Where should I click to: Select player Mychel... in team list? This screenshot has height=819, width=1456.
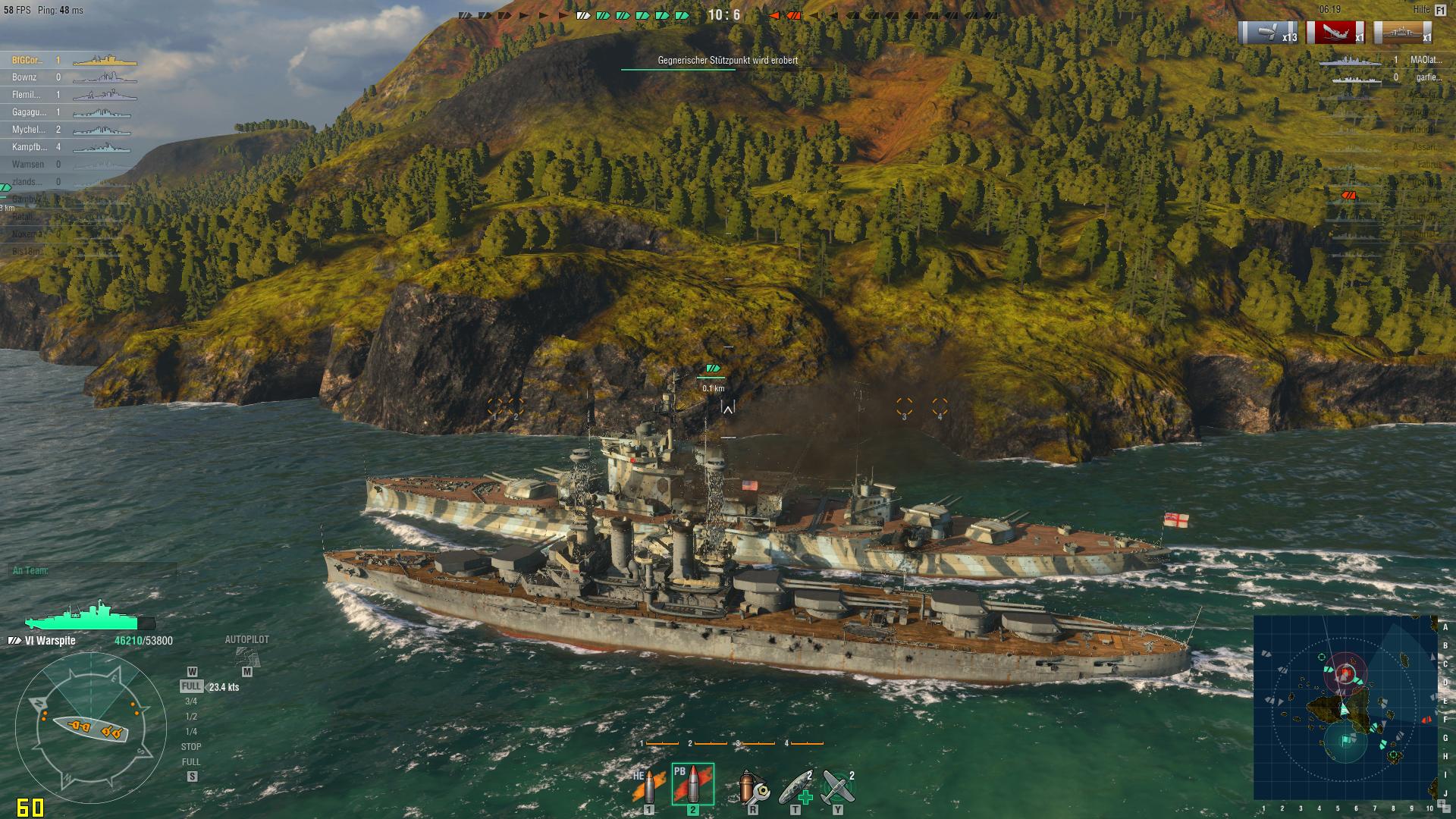point(29,130)
